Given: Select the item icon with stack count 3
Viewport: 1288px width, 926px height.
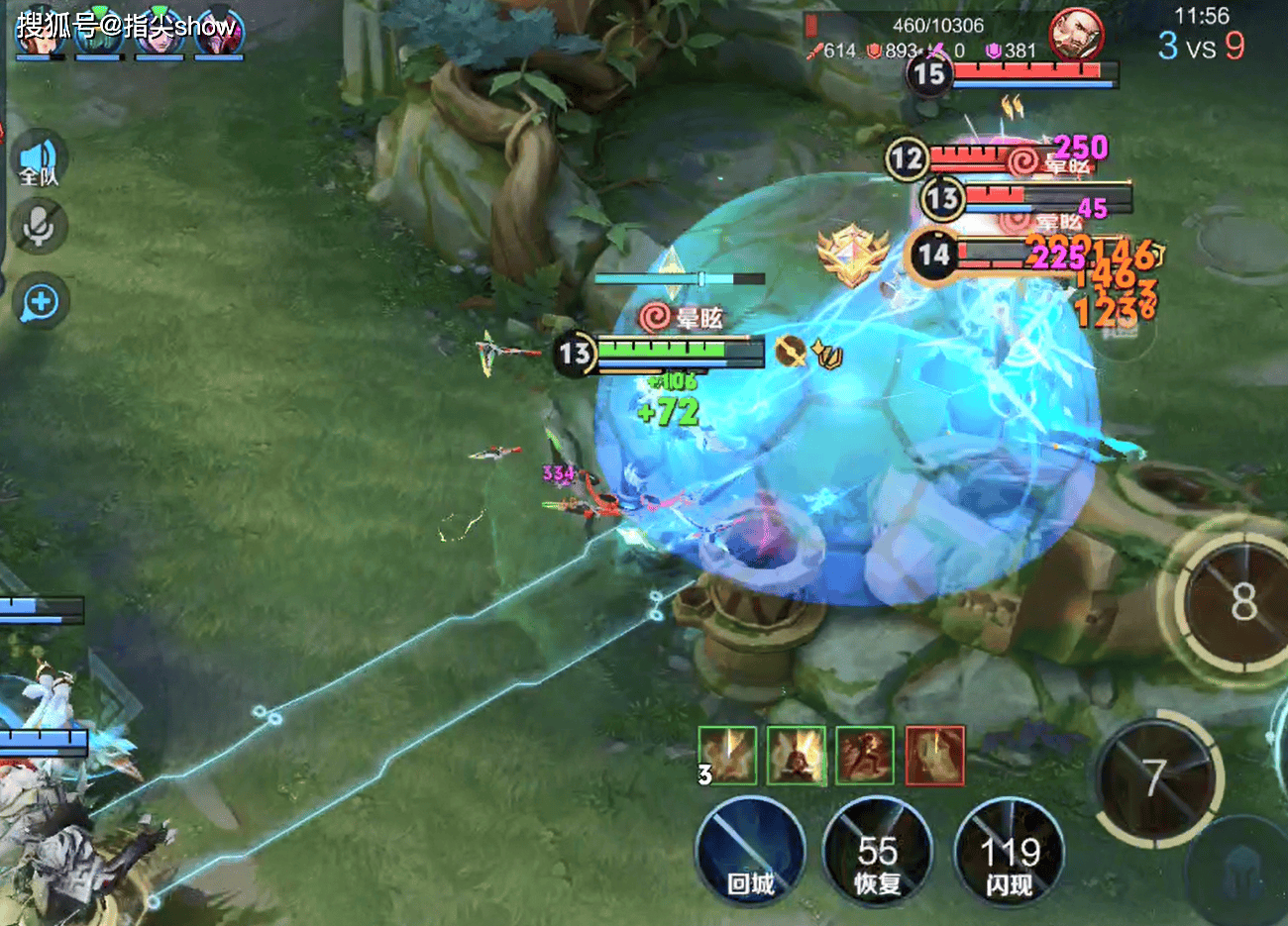Looking at the screenshot, I should tap(728, 756).
